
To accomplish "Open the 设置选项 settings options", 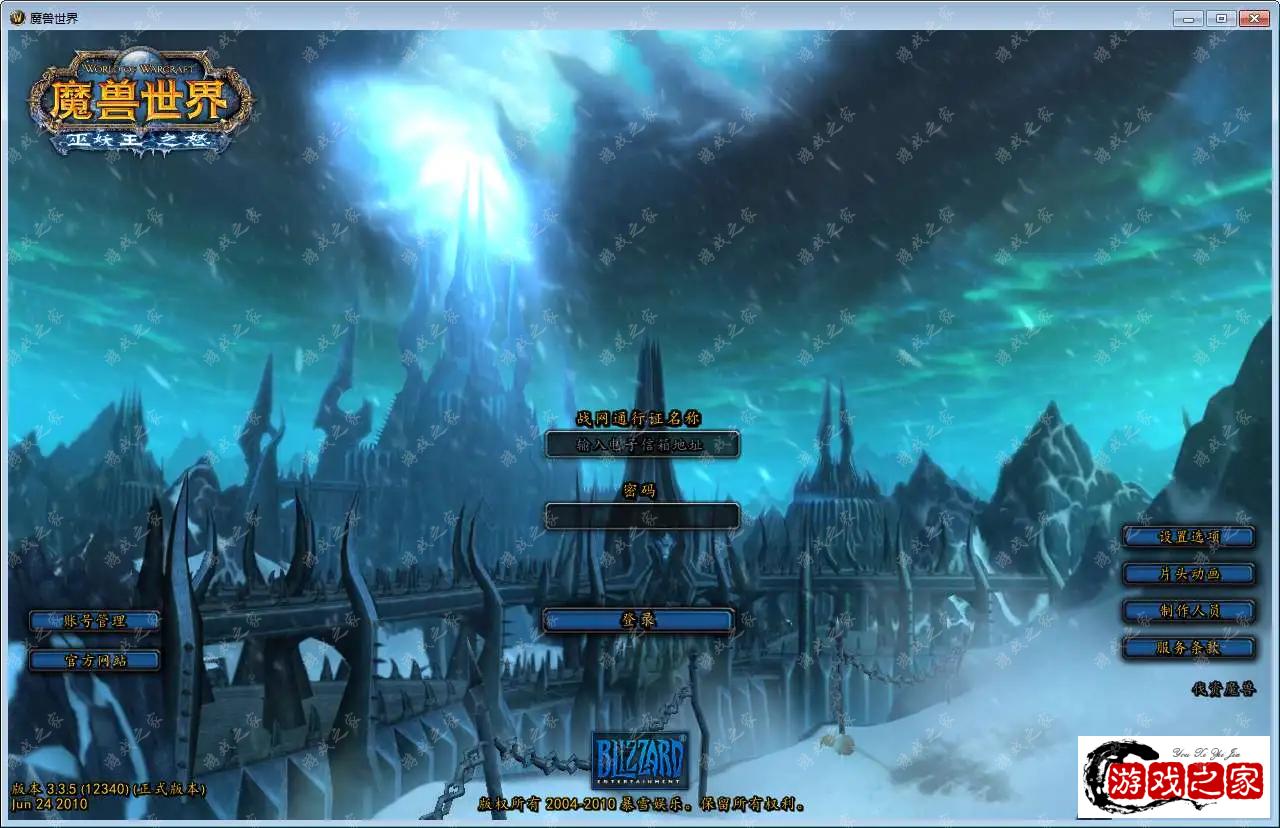I will click(x=1188, y=537).
